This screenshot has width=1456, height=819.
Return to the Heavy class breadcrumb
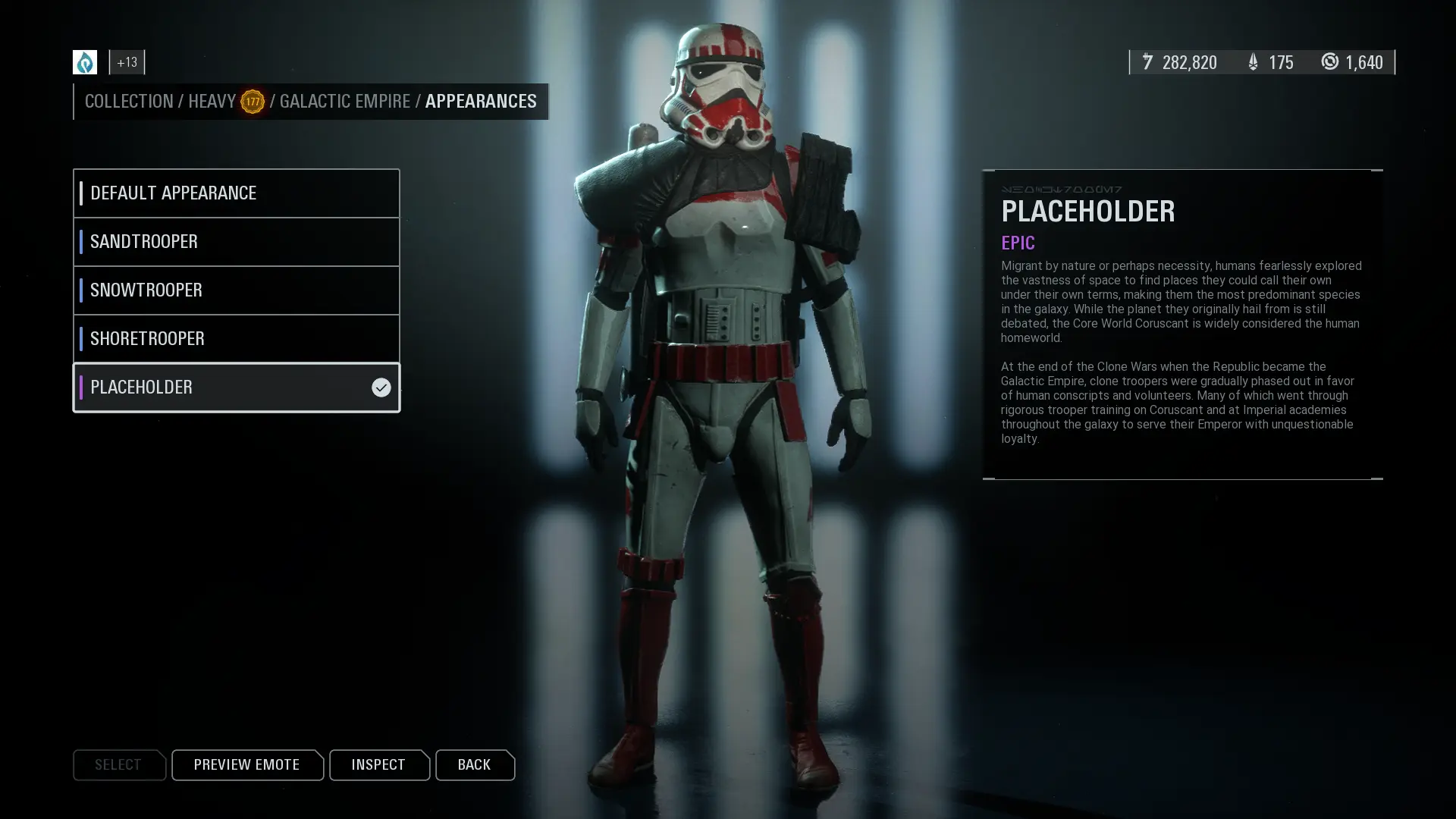point(212,102)
